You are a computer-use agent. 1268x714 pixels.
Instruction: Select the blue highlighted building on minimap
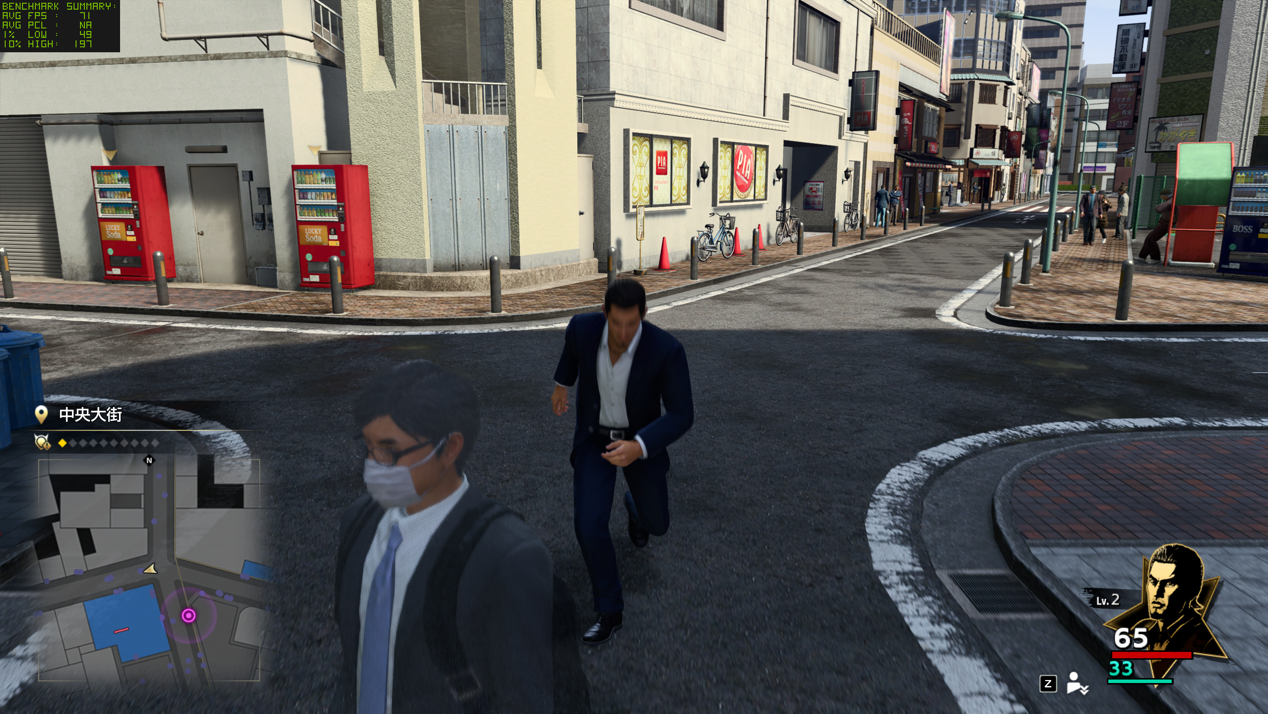[x=126, y=622]
